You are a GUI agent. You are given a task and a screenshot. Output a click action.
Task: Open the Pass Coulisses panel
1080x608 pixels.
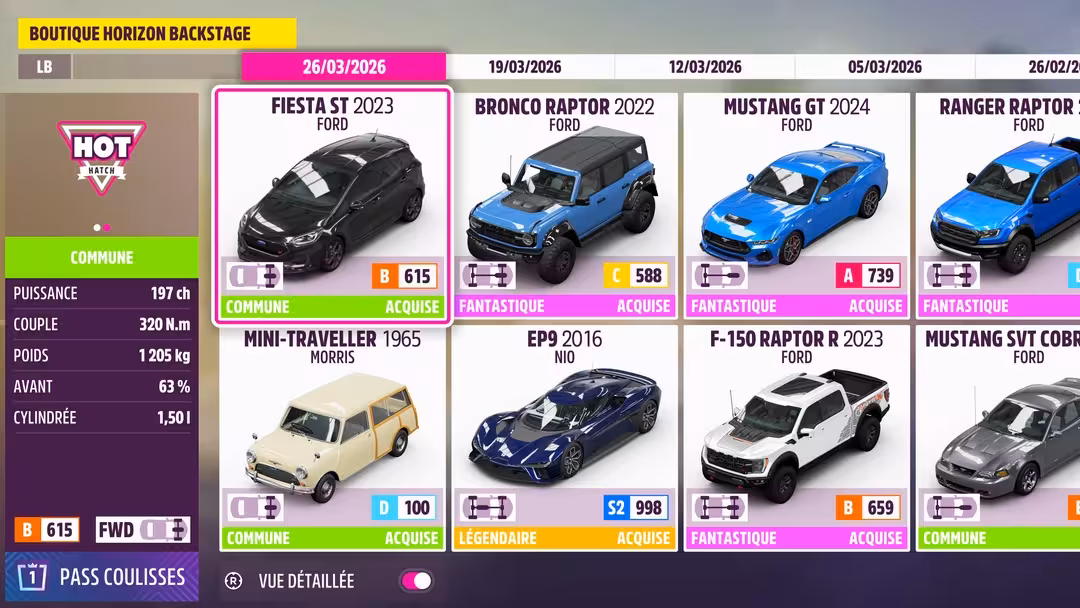102,577
